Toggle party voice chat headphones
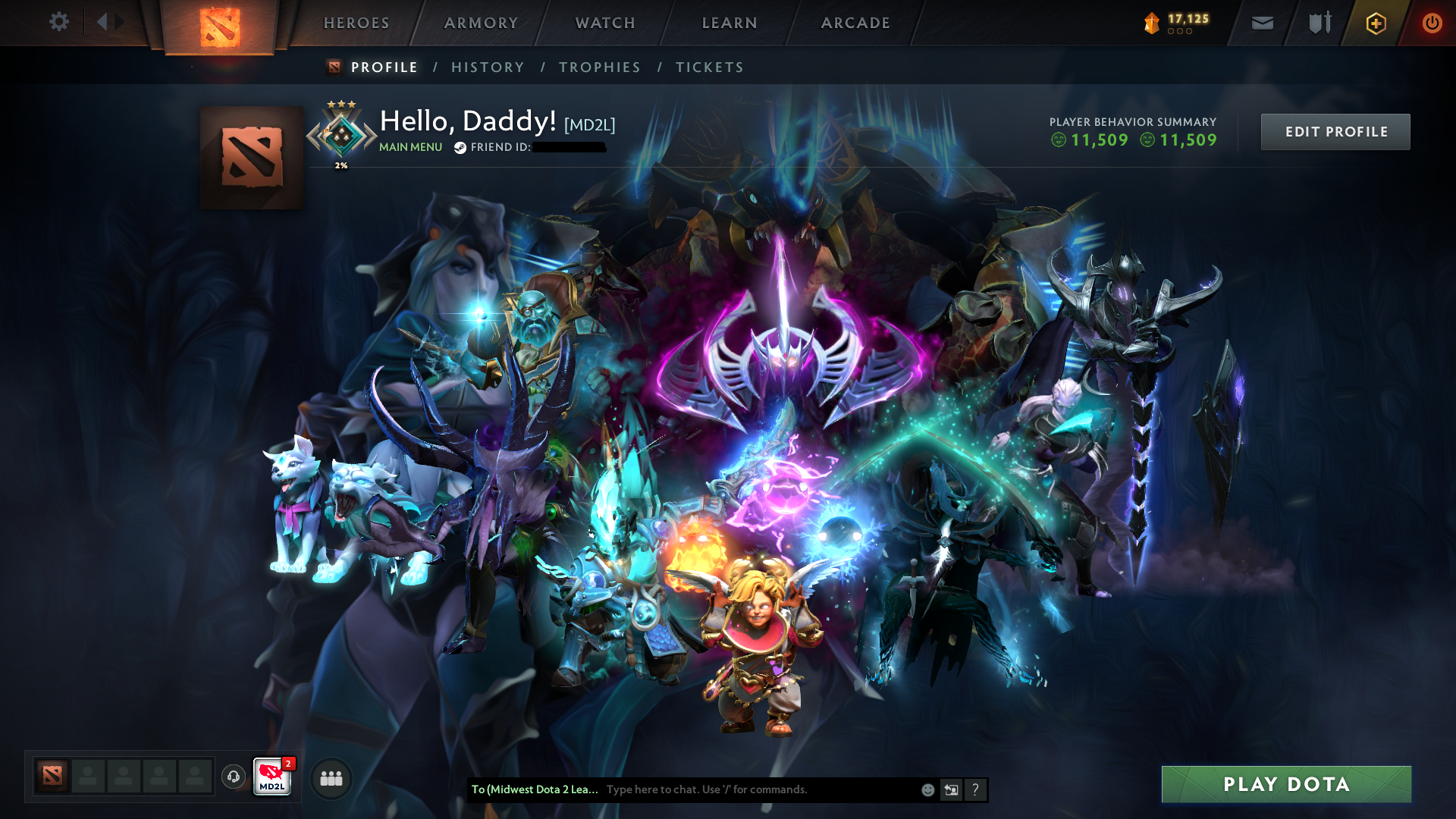 pyautogui.click(x=232, y=777)
